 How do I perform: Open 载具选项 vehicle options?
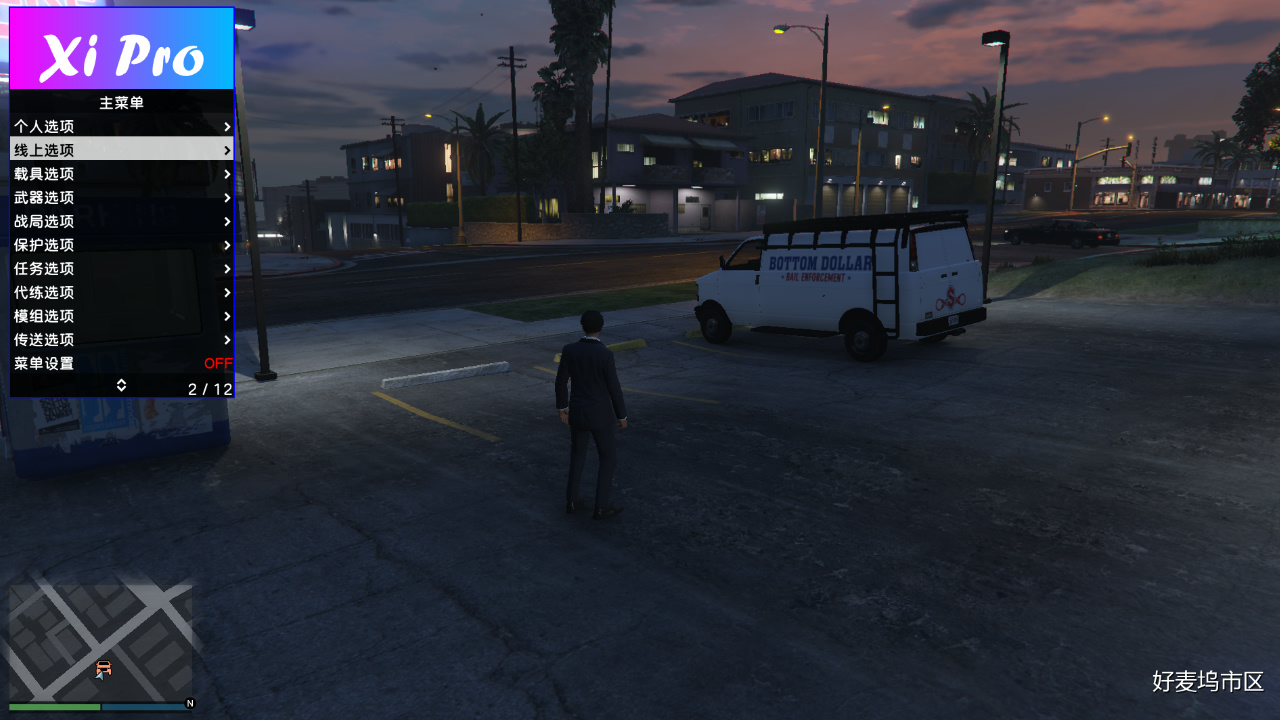(121, 174)
